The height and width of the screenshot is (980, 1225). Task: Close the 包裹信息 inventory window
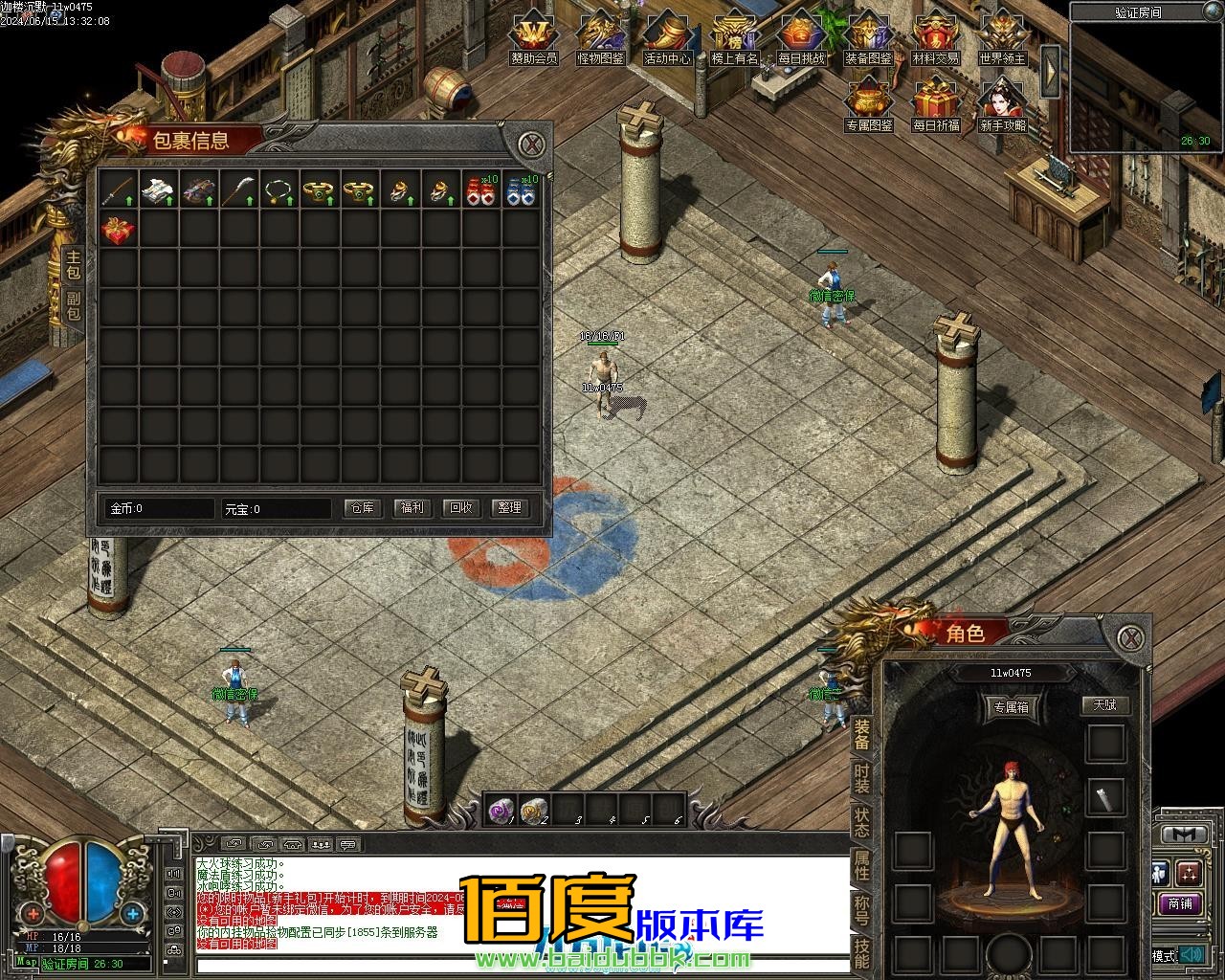coord(531,145)
